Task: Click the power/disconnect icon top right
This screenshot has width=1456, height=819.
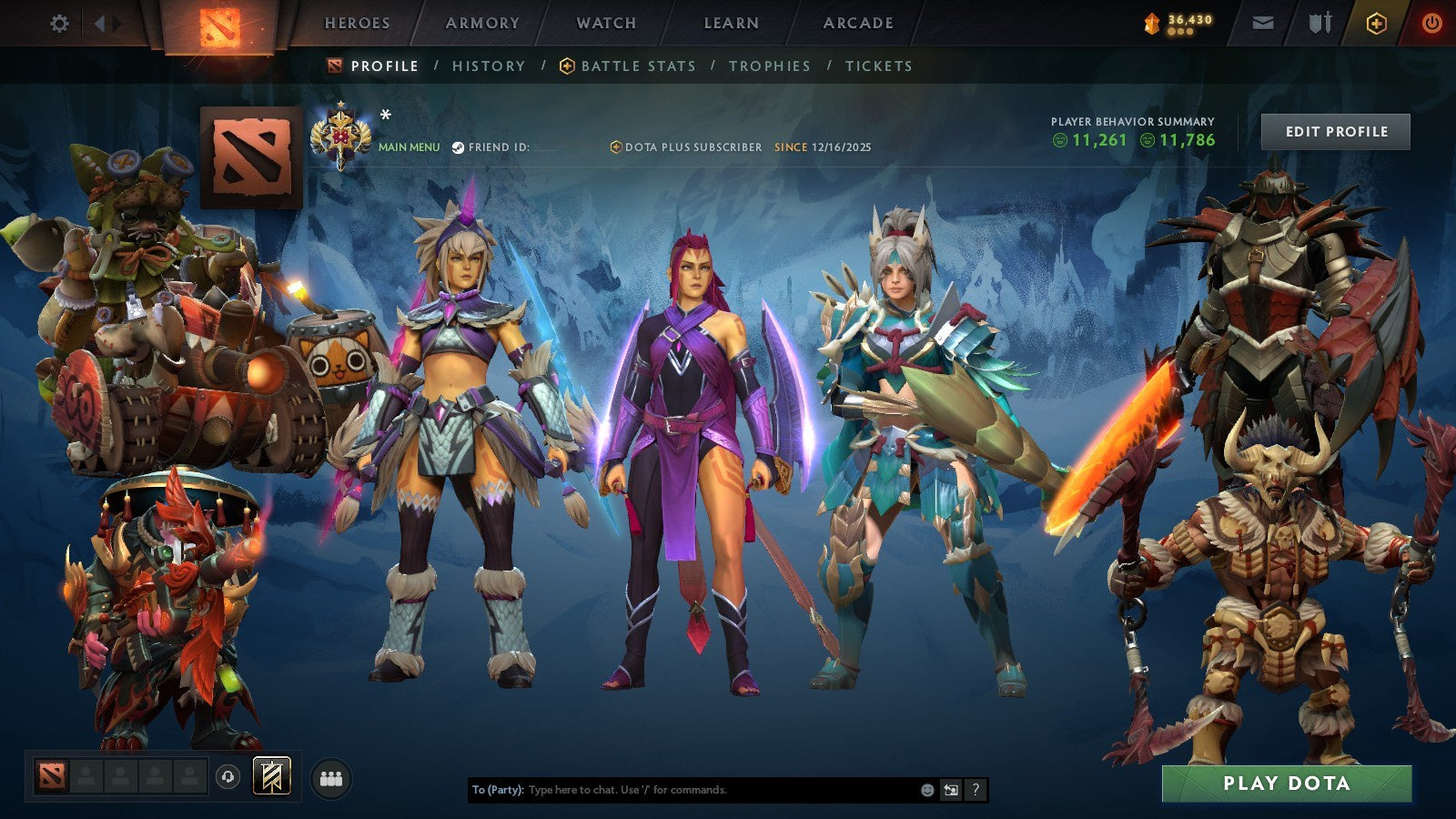Action: click(1431, 22)
